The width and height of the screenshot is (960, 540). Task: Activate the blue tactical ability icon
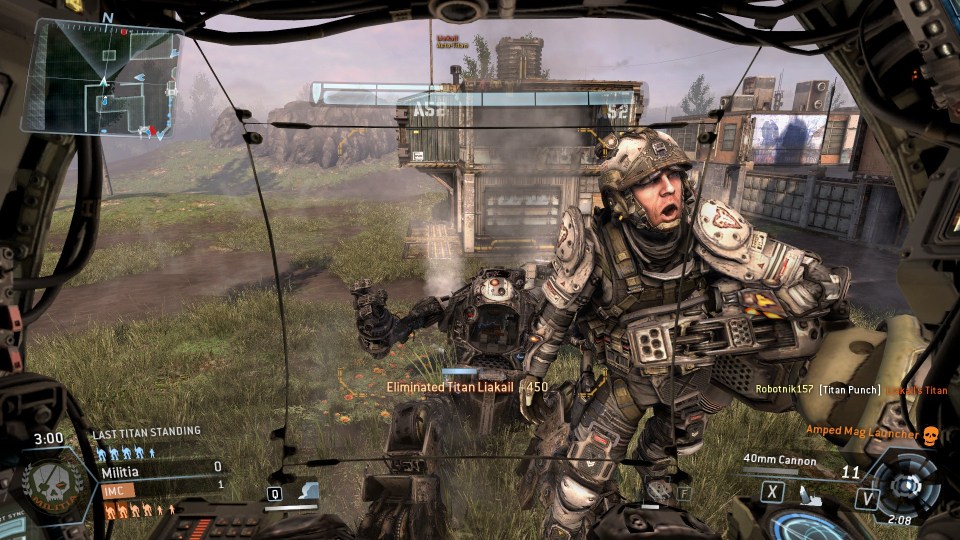[x=310, y=491]
